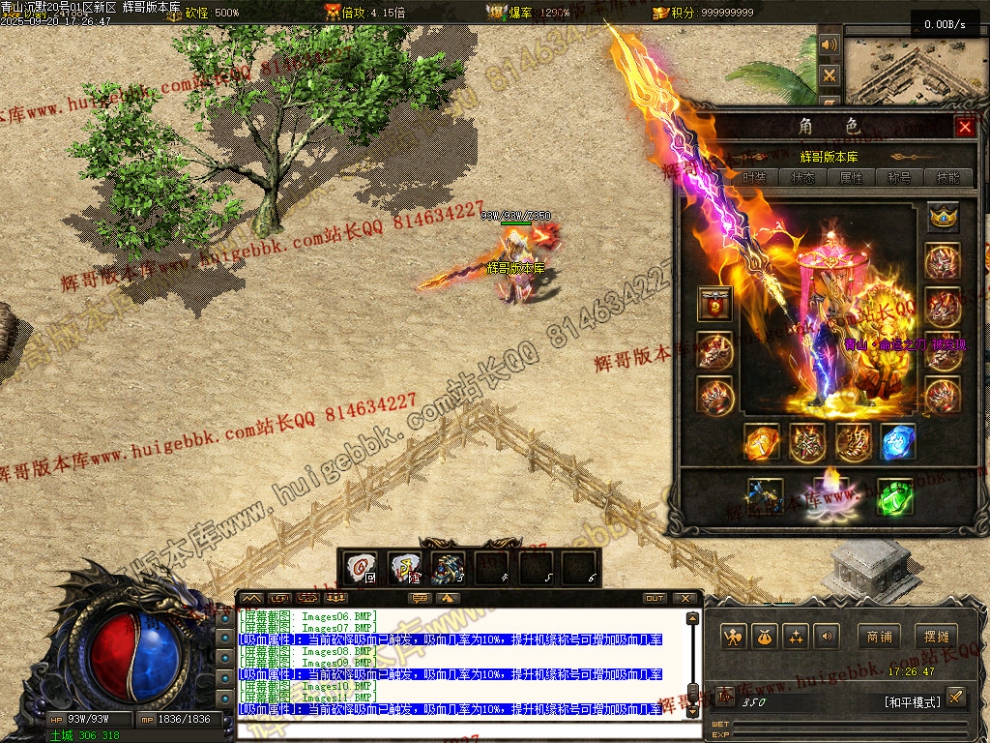The image size is (990, 743).
Task: Open the 属性 tab
Action: (851, 177)
